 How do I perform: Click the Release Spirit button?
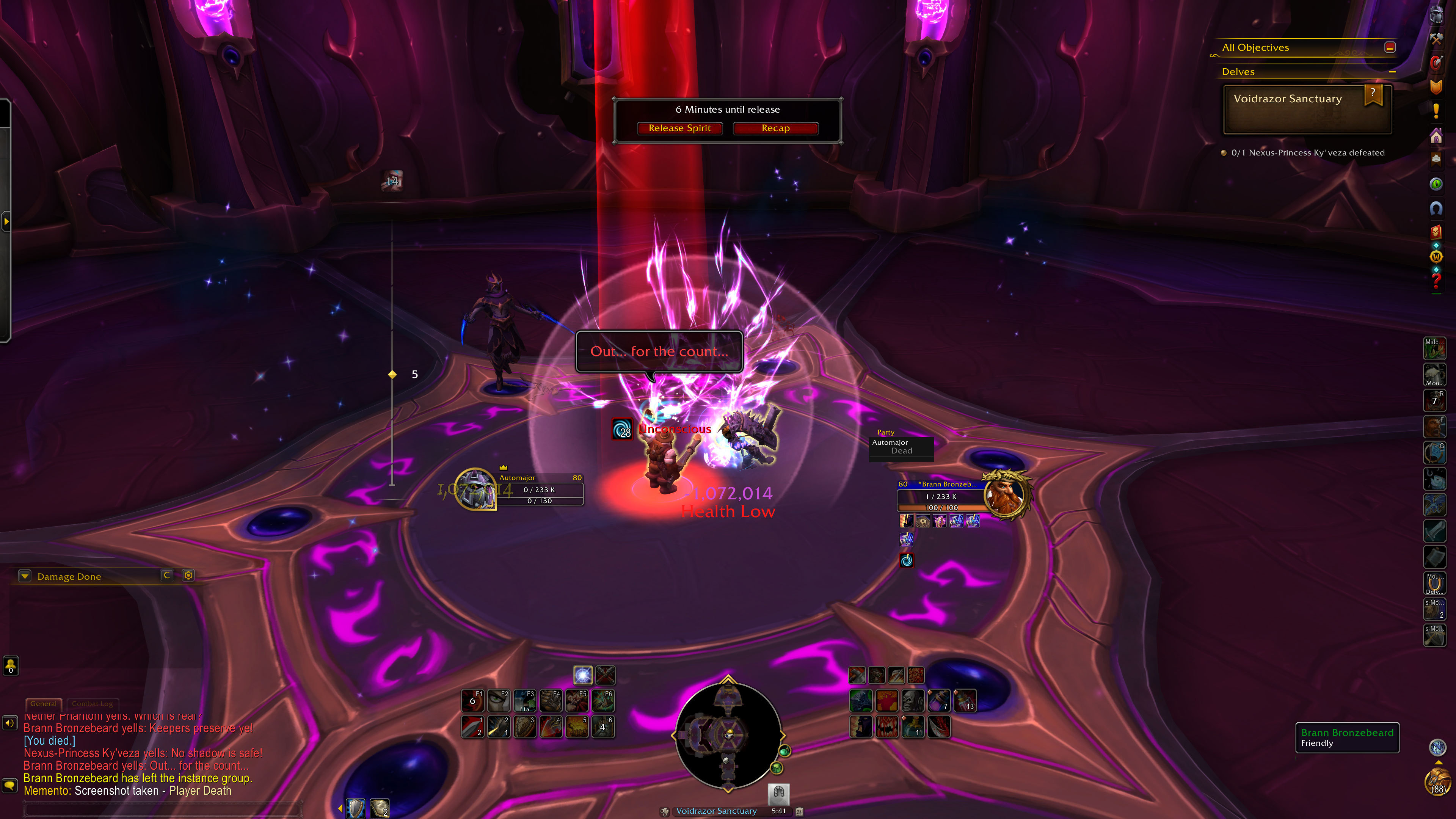coord(679,128)
